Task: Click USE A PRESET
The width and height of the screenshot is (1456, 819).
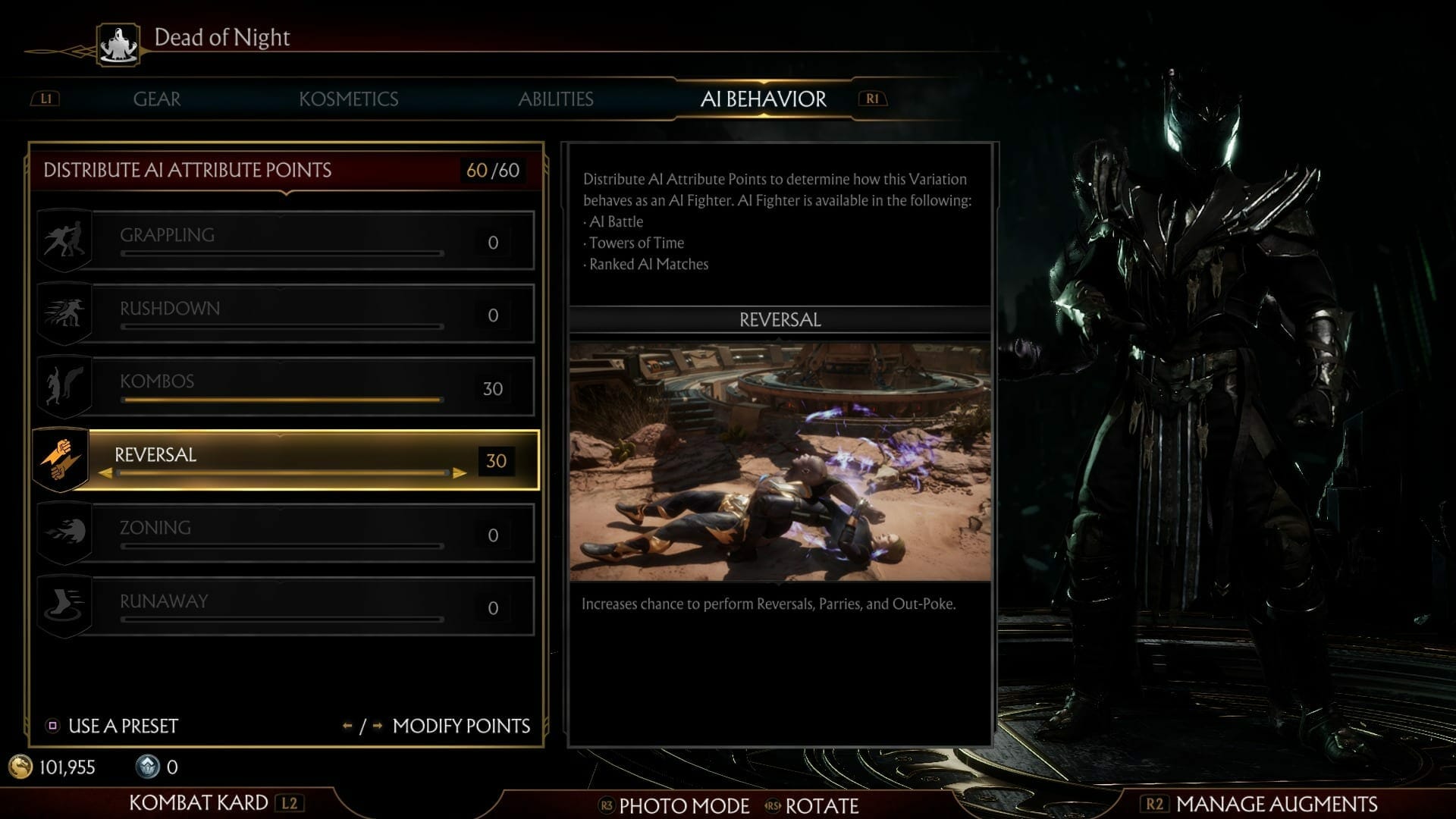Action: [121, 726]
